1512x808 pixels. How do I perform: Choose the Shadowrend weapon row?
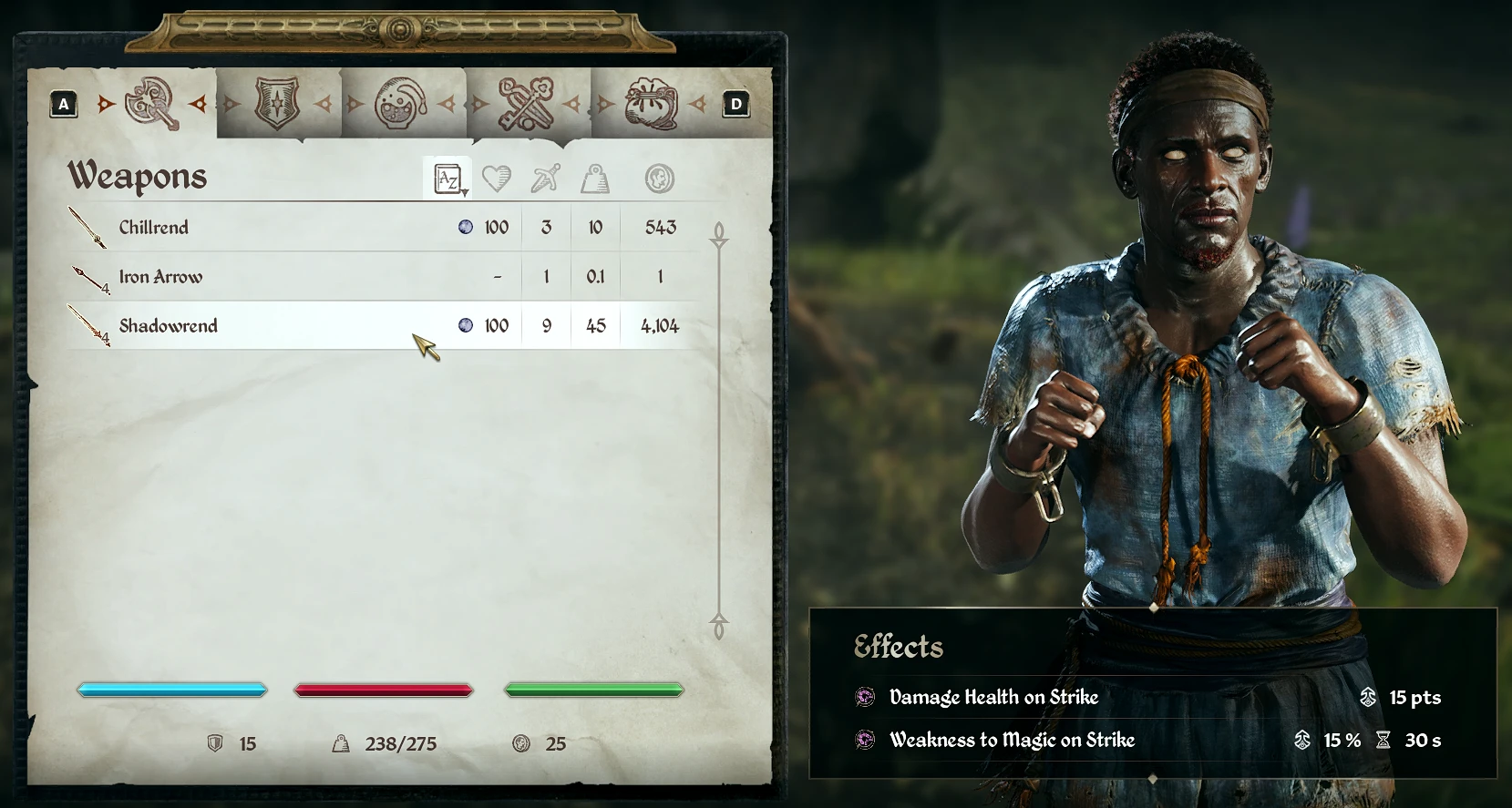click(x=273, y=326)
